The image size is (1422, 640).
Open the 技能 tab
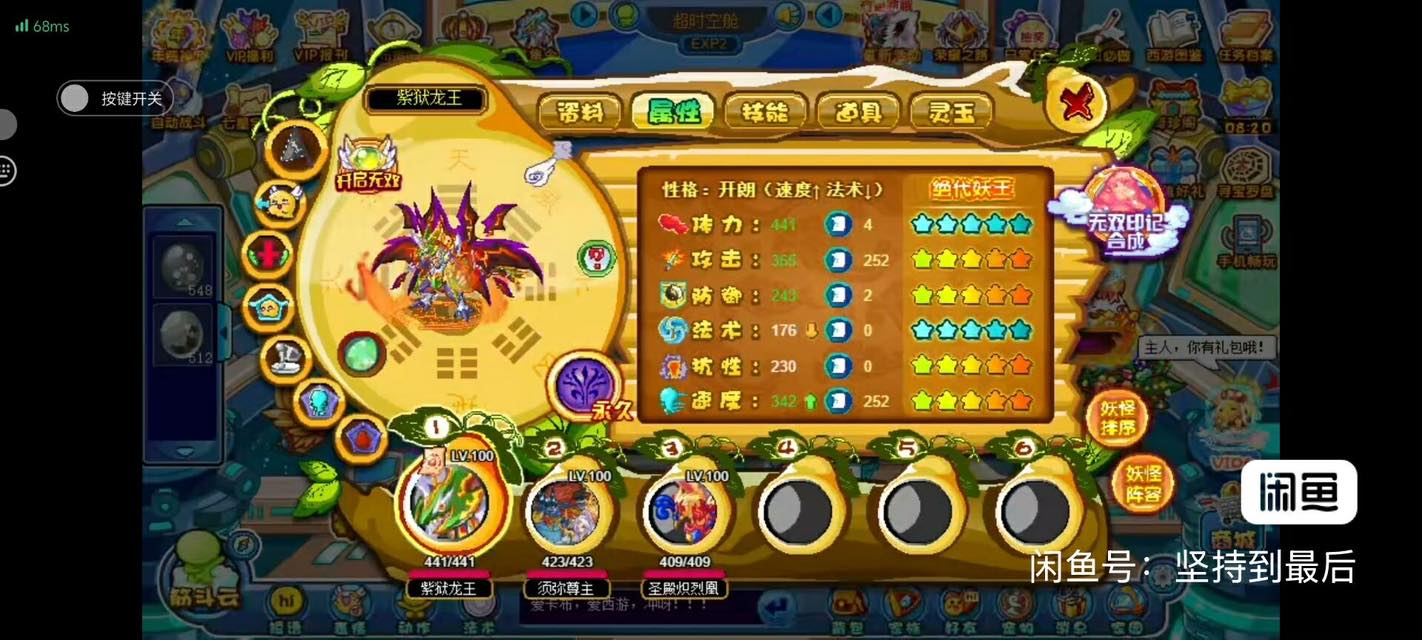point(765,112)
